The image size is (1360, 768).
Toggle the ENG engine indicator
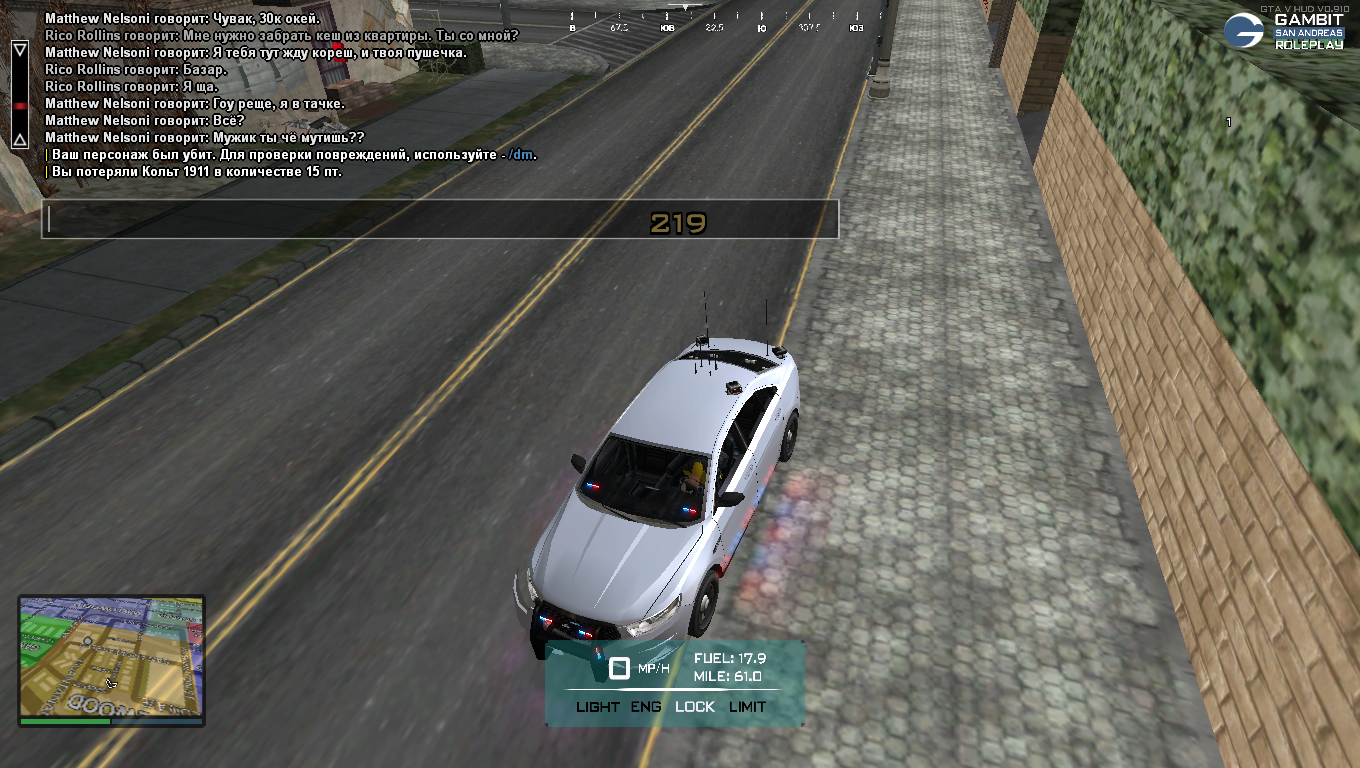[x=646, y=707]
